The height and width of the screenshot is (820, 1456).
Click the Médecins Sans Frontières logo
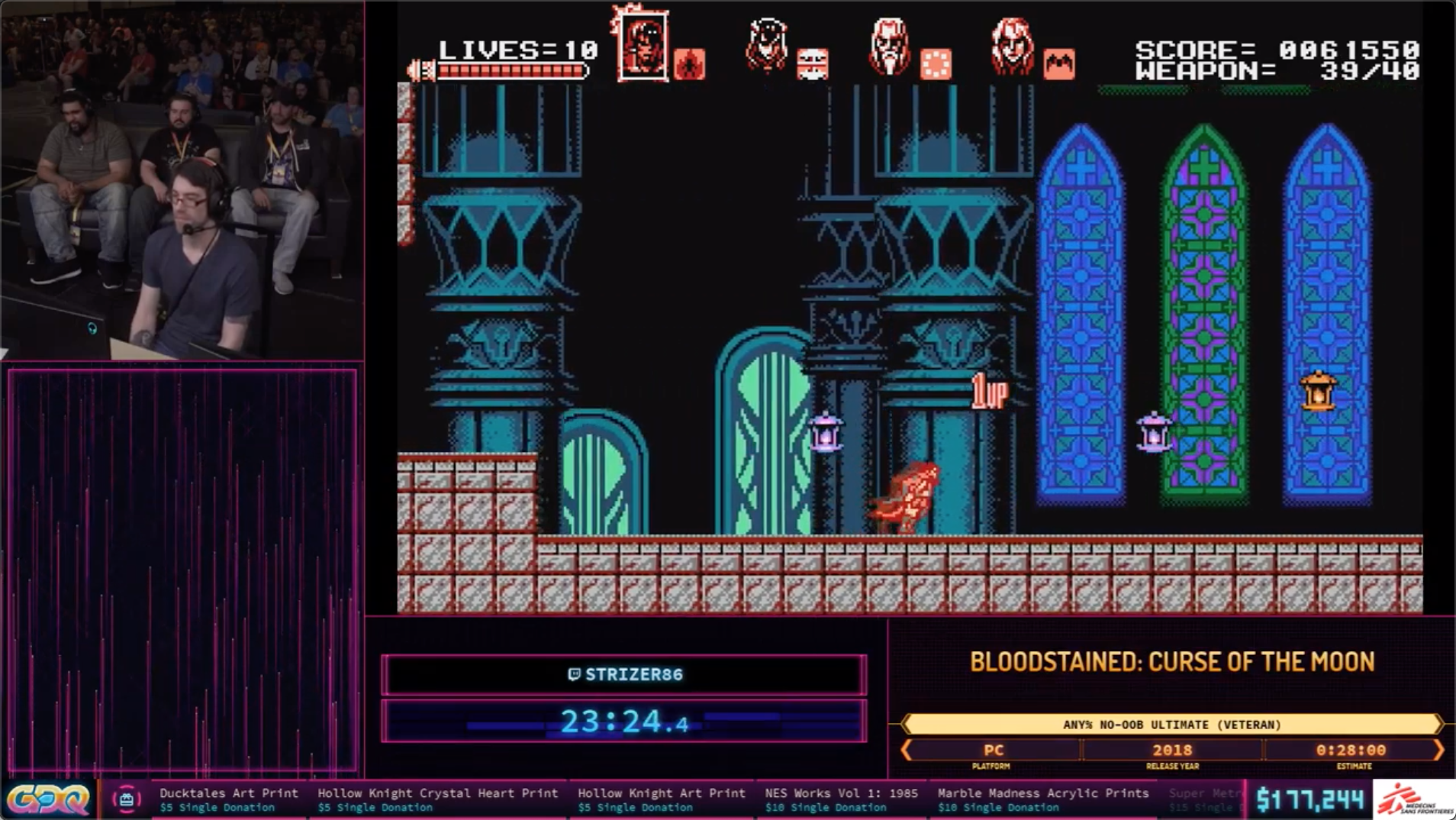1414,798
